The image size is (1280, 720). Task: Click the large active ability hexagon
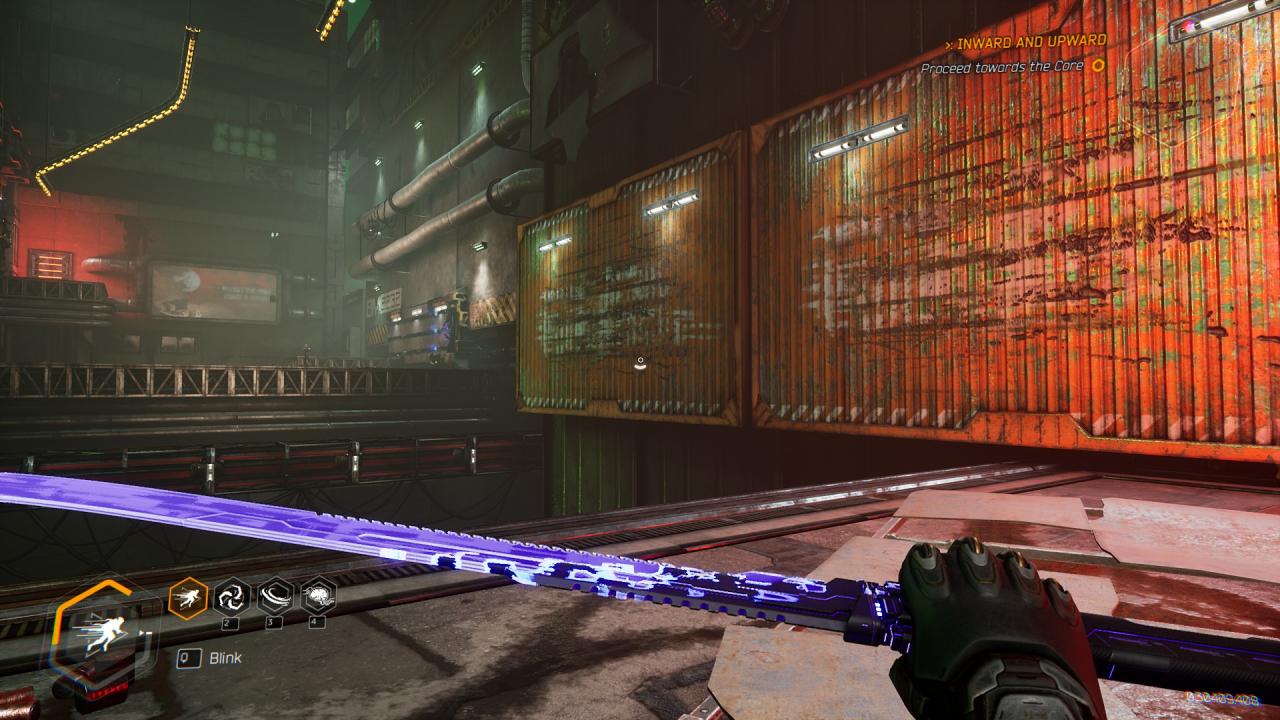coord(100,634)
